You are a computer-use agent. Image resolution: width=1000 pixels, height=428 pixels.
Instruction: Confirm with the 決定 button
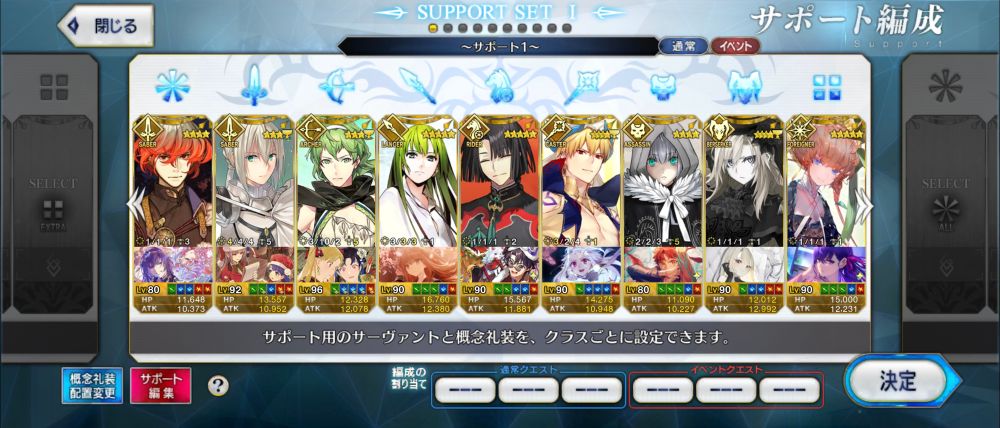895,380
